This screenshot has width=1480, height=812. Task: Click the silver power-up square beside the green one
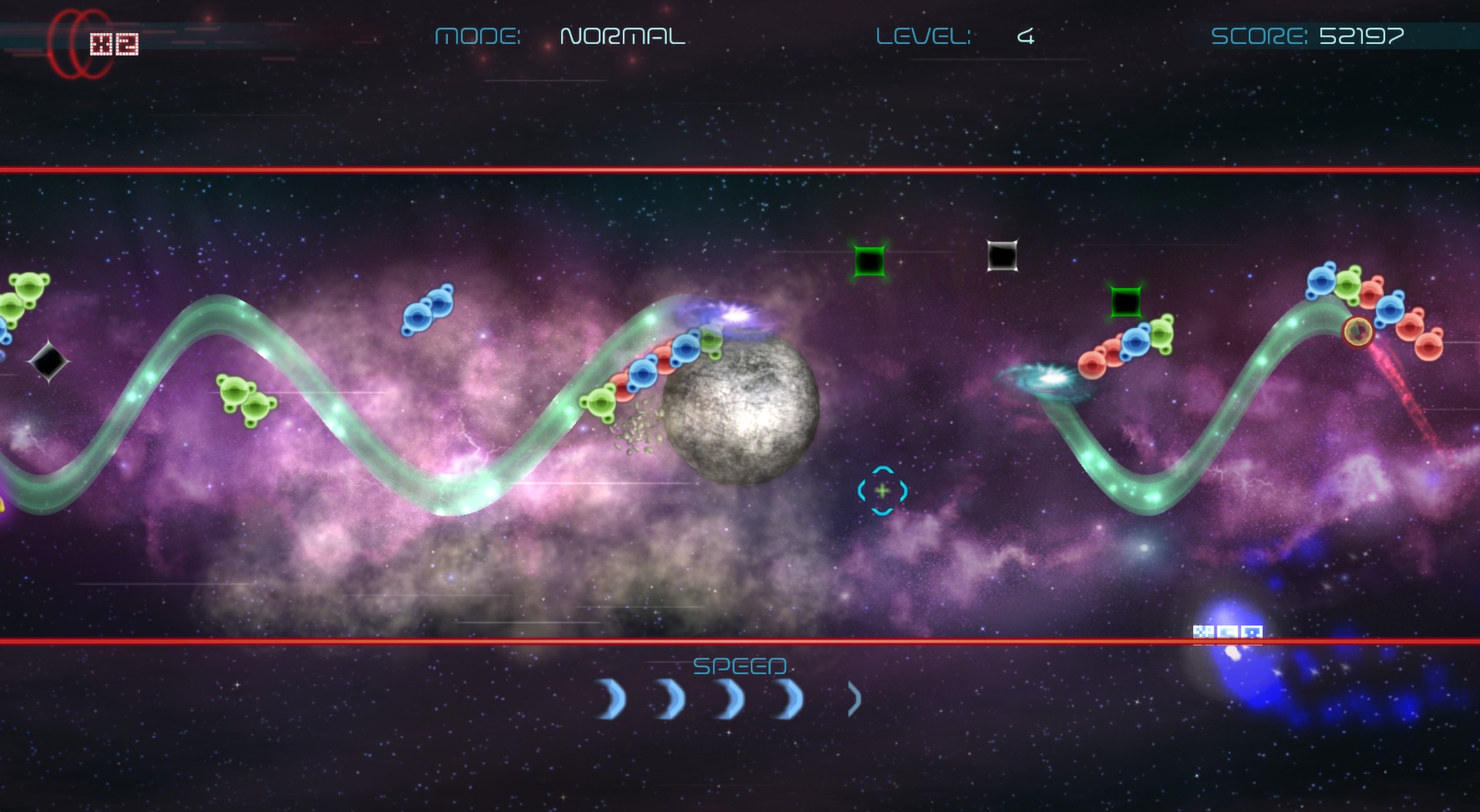pyautogui.click(x=1004, y=254)
